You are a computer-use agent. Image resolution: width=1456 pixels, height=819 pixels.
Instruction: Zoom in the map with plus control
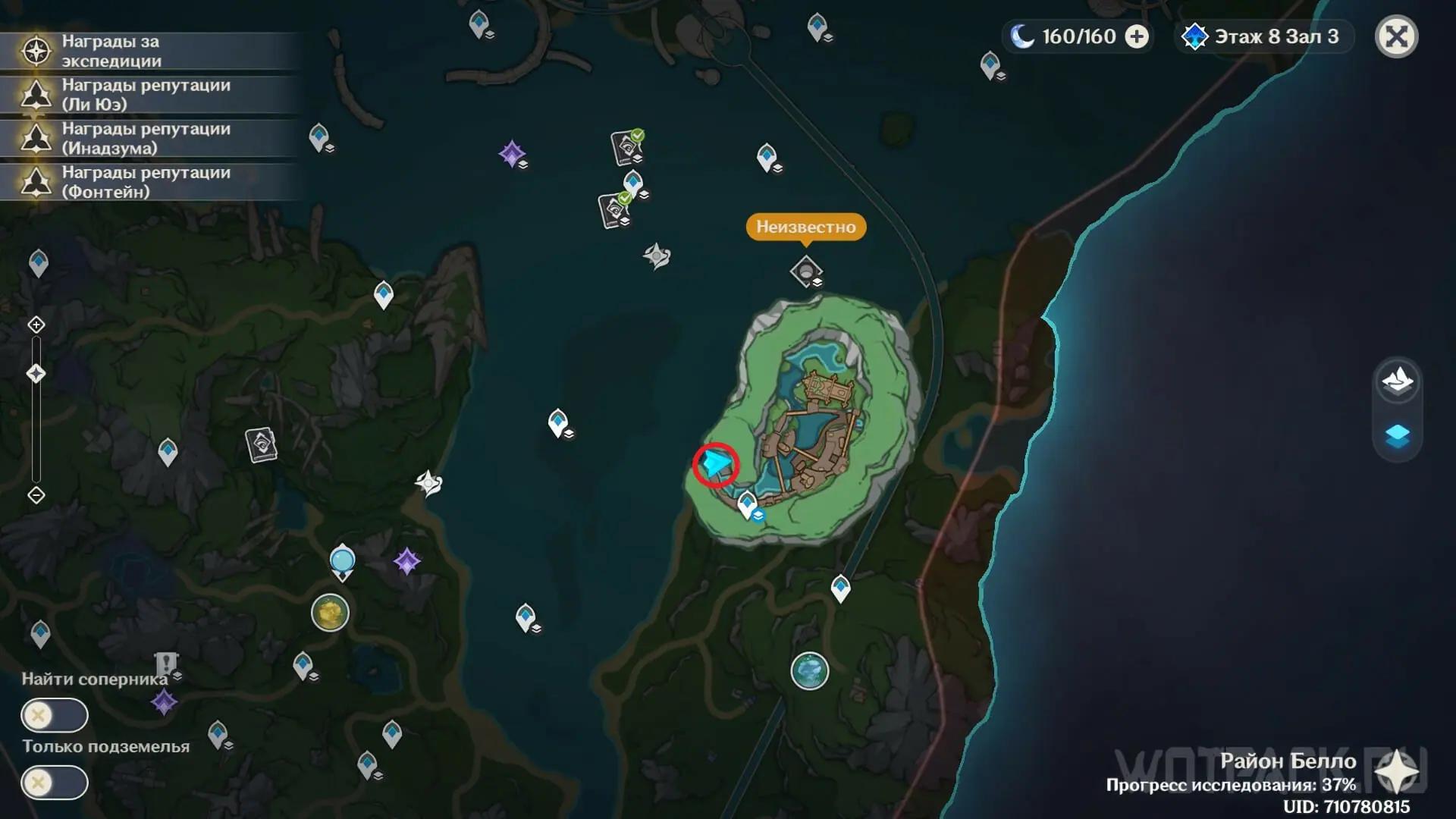[36, 325]
